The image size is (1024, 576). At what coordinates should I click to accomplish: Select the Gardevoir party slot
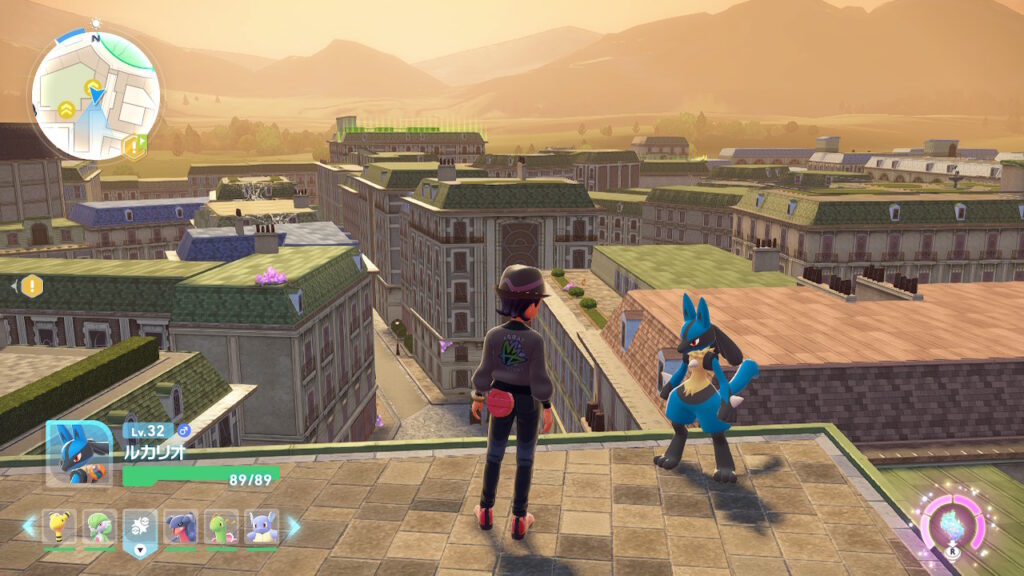[100, 526]
